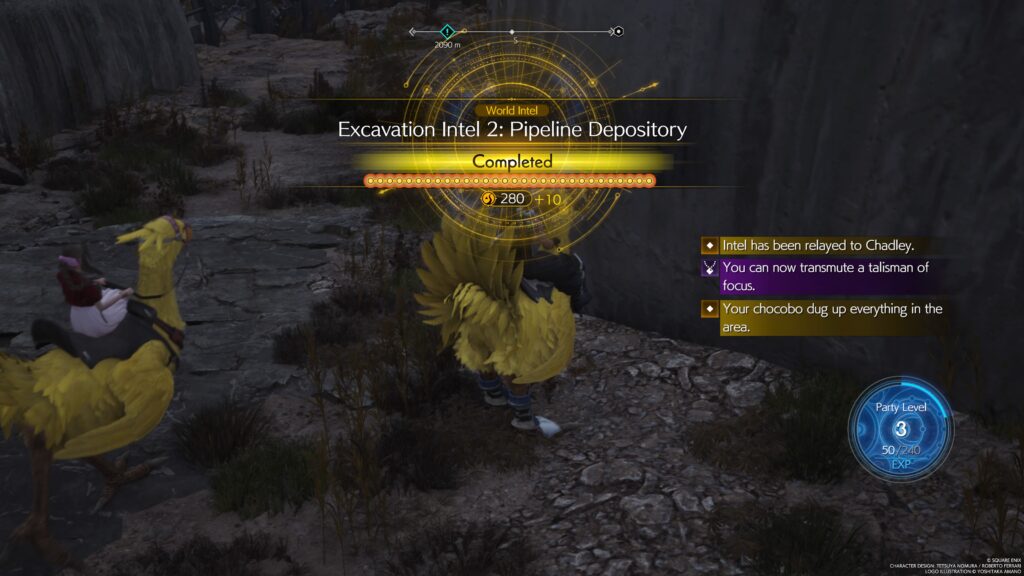The width and height of the screenshot is (1024, 576).
Task: Select the teal objective marker on the compass
Action: click(x=447, y=32)
